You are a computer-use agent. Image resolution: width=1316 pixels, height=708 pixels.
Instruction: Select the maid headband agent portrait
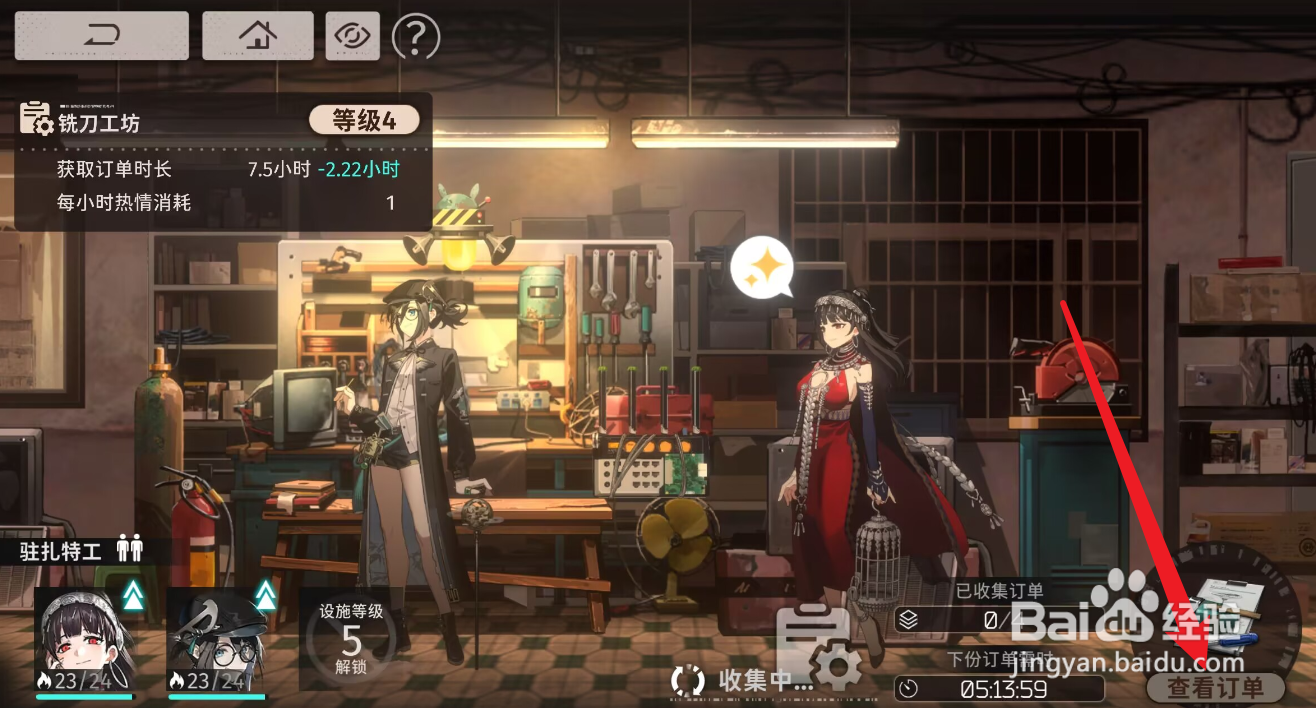coord(85,640)
